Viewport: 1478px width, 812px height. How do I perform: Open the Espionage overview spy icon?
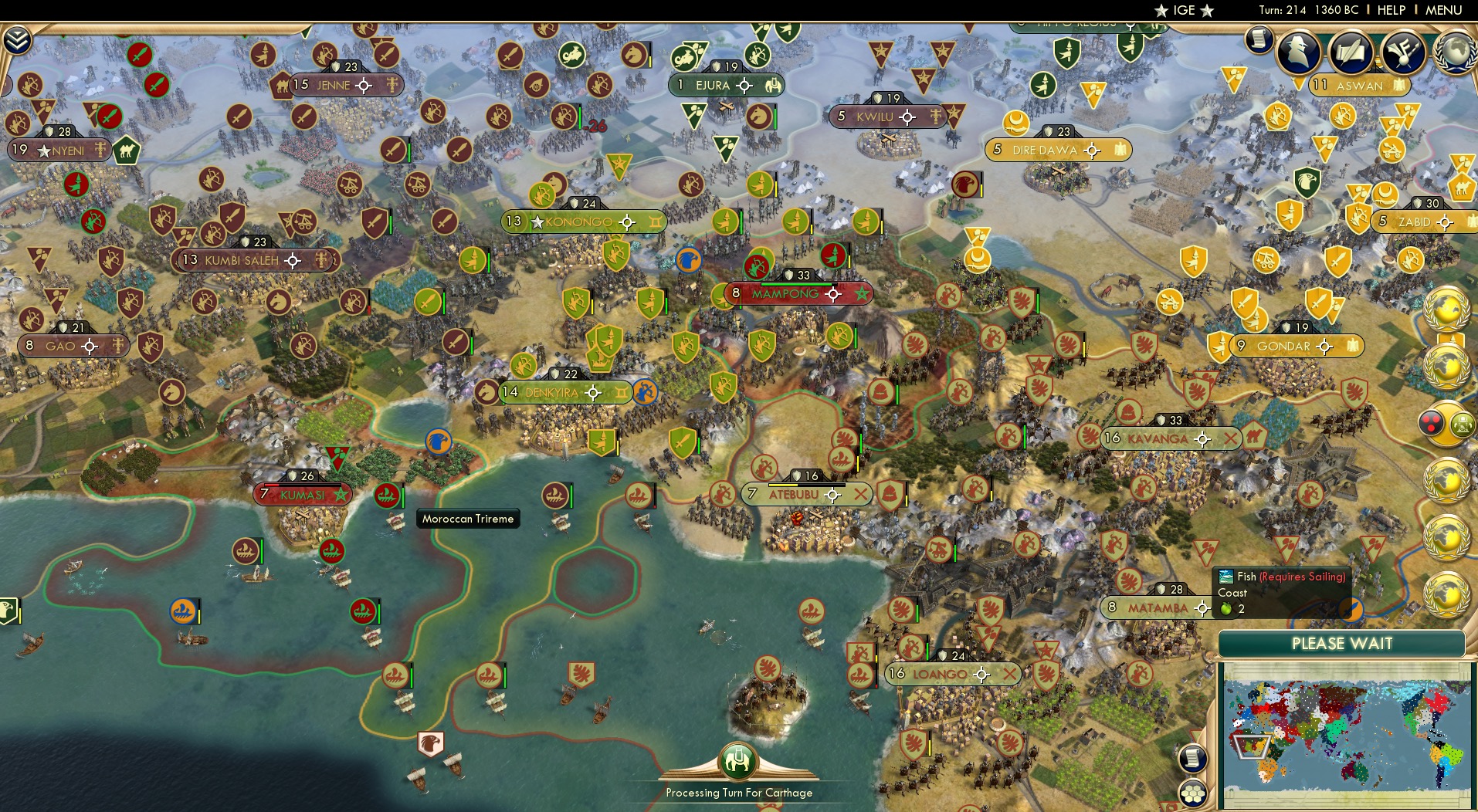tap(1297, 51)
